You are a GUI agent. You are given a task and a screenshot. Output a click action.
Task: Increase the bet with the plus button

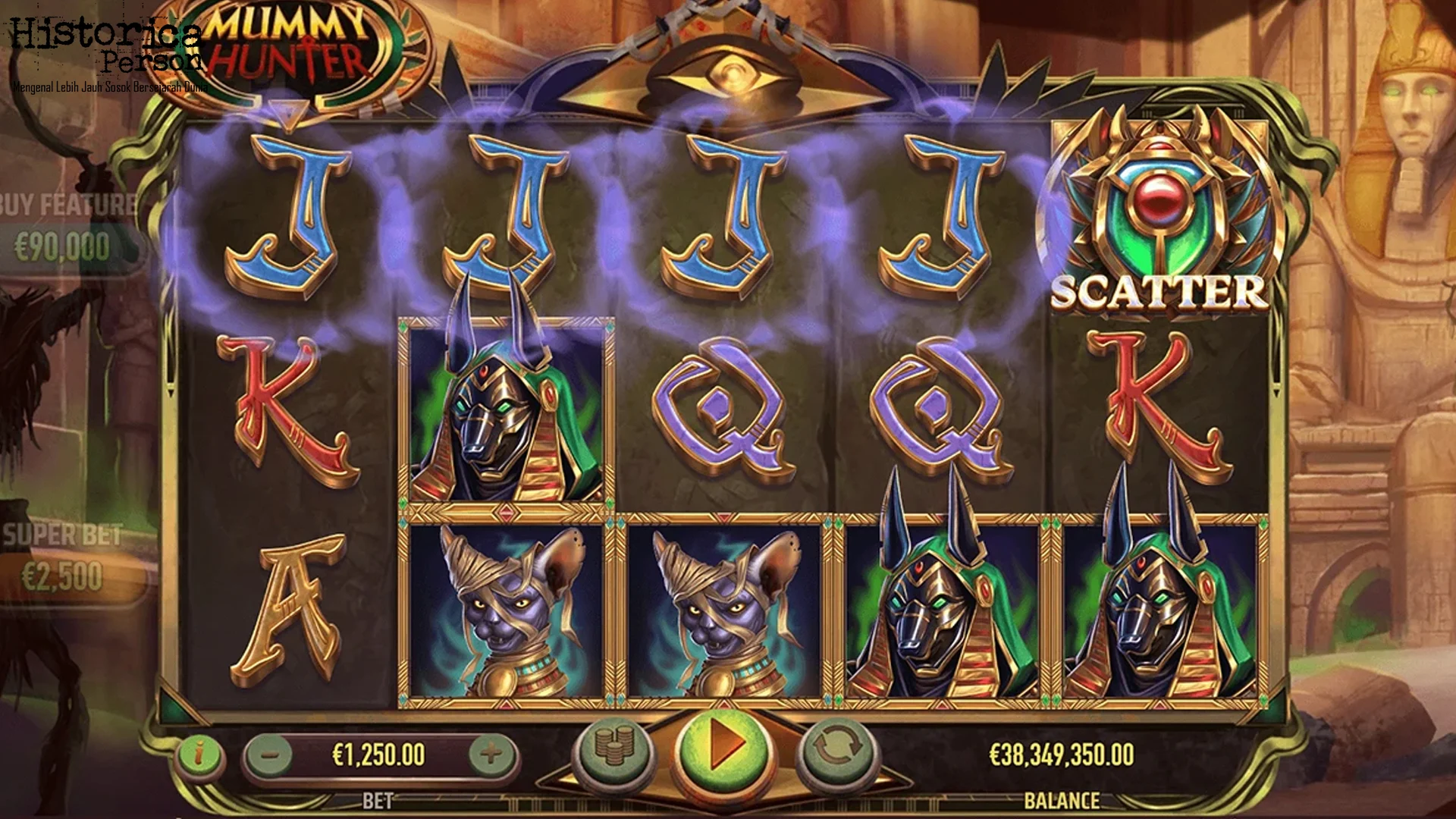coord(491,755)
